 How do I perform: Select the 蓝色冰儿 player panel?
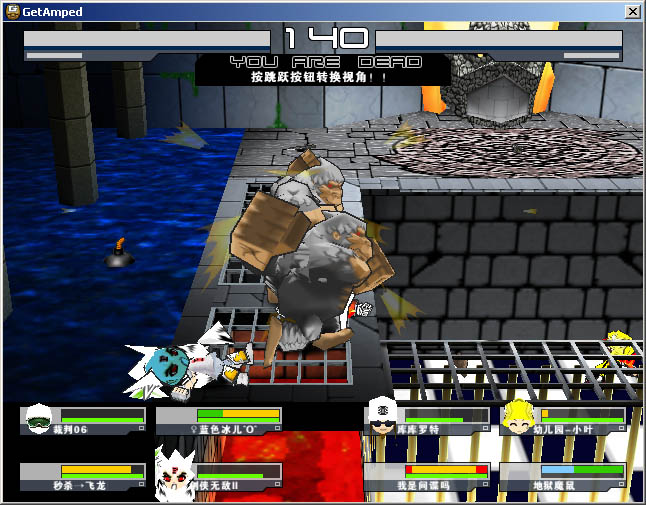point(219,421)
